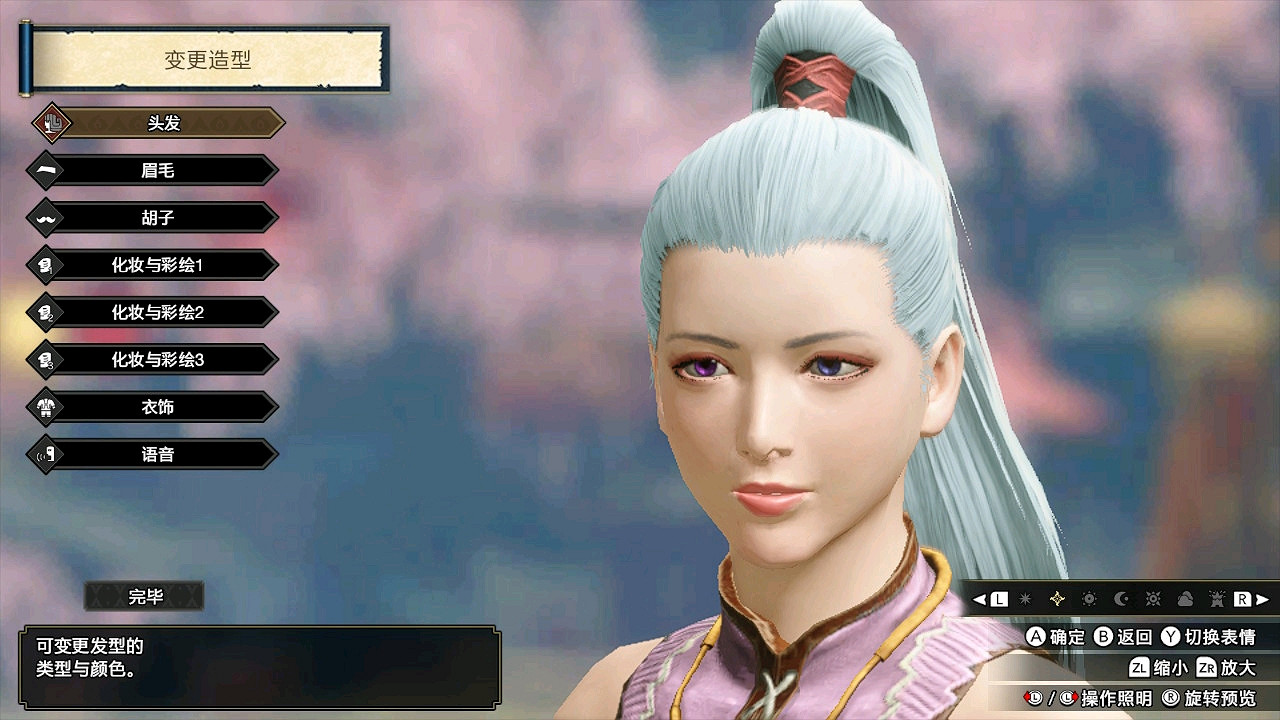Select the cloudy lighting preset icon
This screenshot has width=1280, height=720.
pyautogui.click(x=1185, y=598)
